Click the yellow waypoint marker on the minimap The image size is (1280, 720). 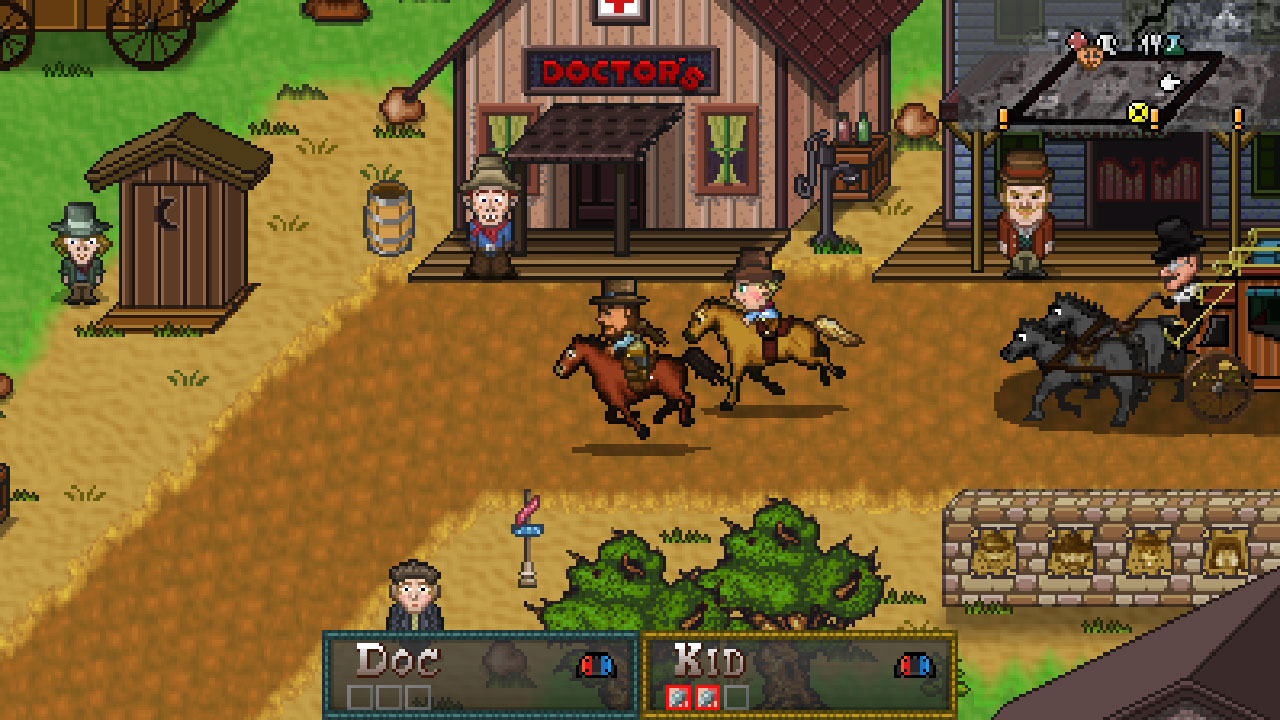pos(1138,113)
